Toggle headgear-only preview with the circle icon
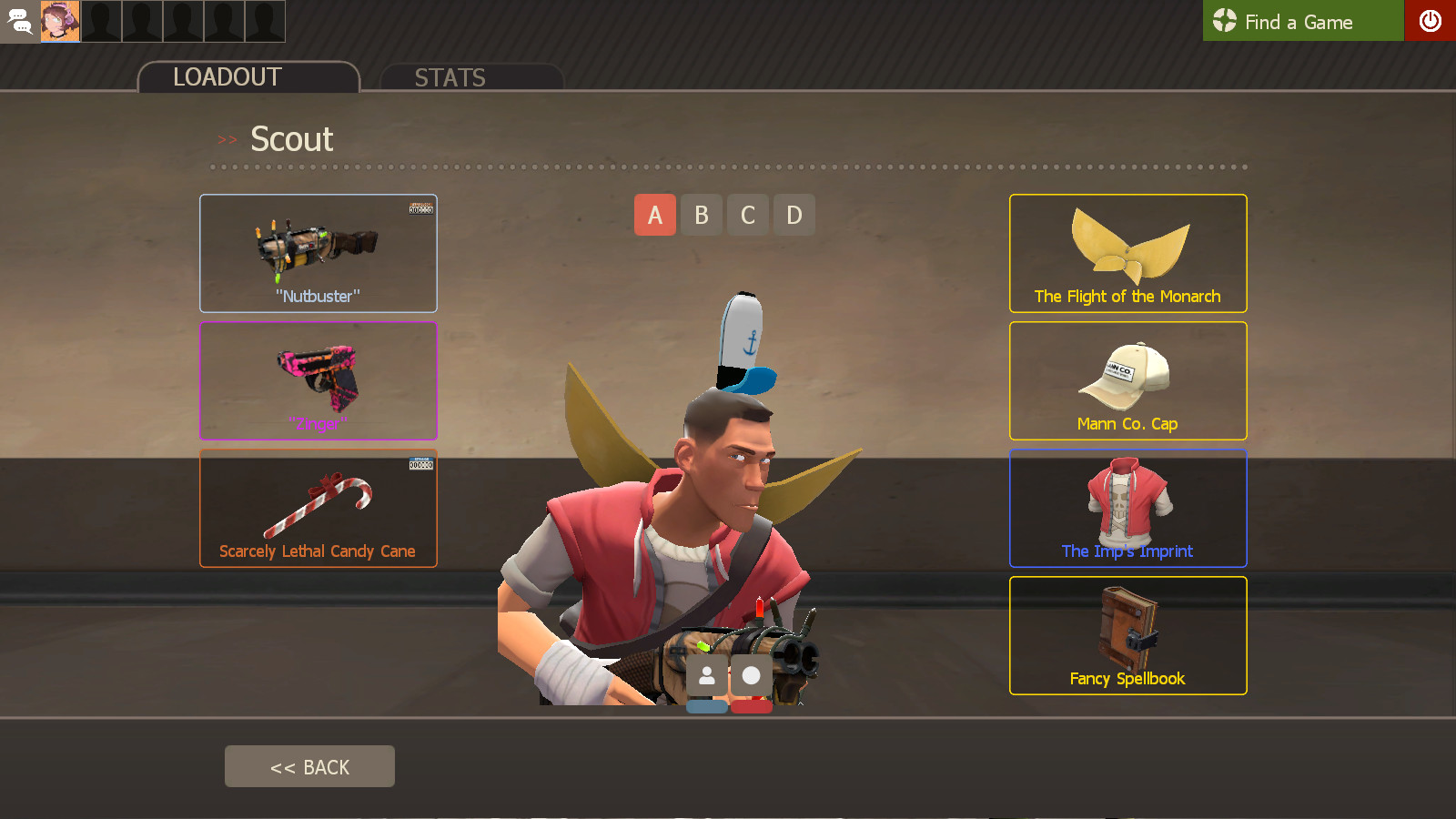Image resolution: width=1456 pixels, height=819 pixels. pyautogui.click(x=751, y=675)
